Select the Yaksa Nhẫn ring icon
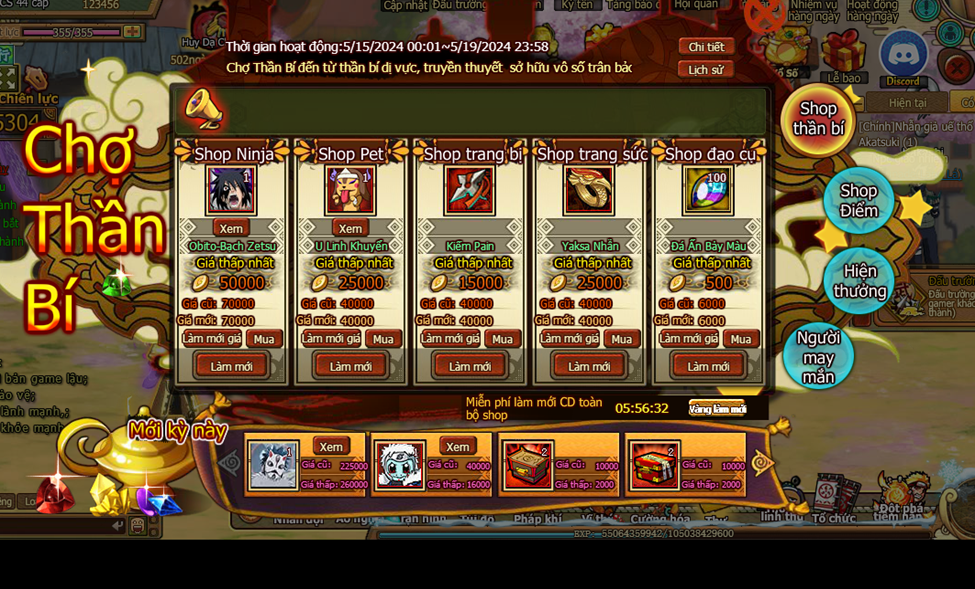The height and width of the screenshot is (589, 975). click(589, 190)
